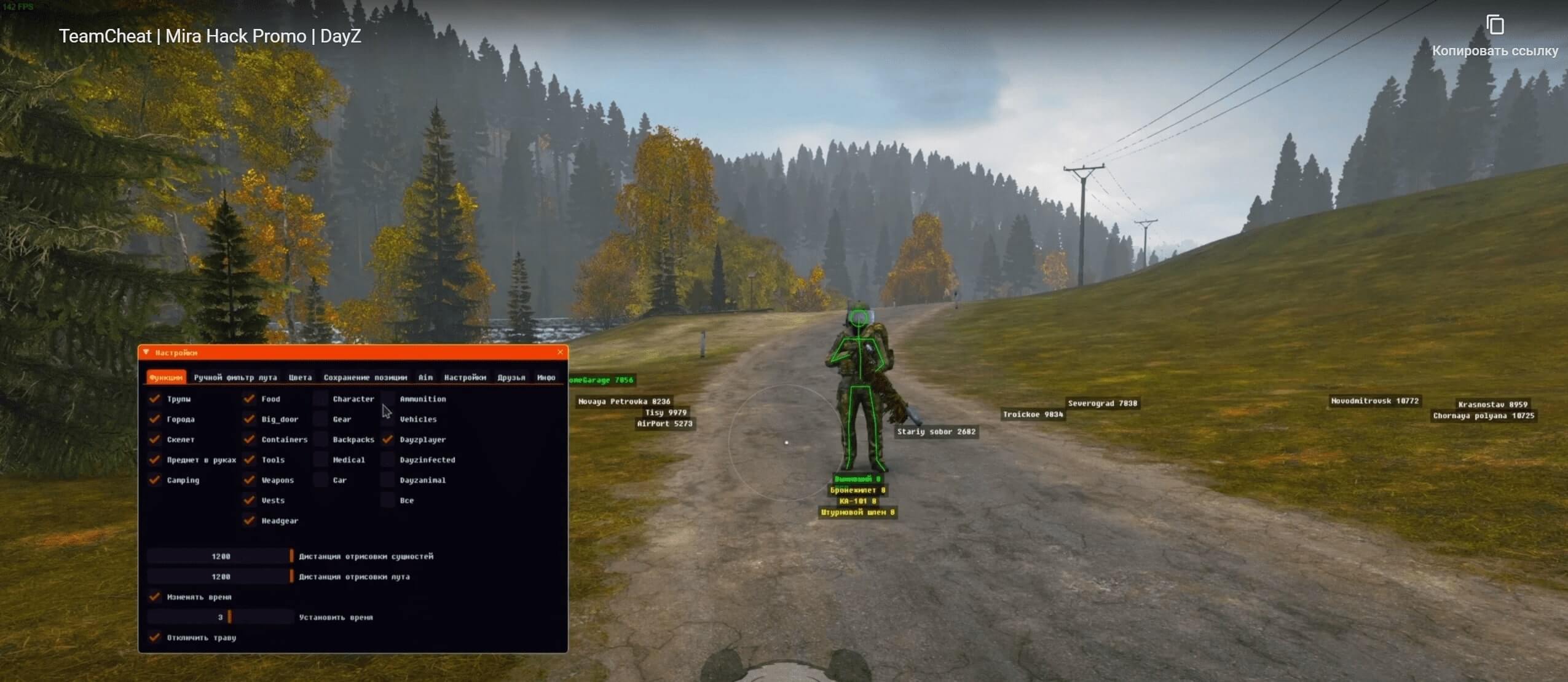Toggle the Dayzplayer checkbox

pos(387,440)
